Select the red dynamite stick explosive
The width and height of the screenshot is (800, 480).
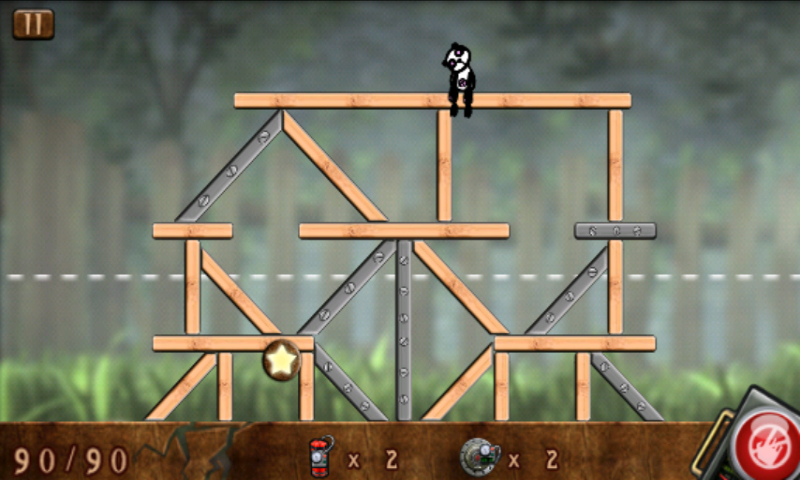point(322,457)
